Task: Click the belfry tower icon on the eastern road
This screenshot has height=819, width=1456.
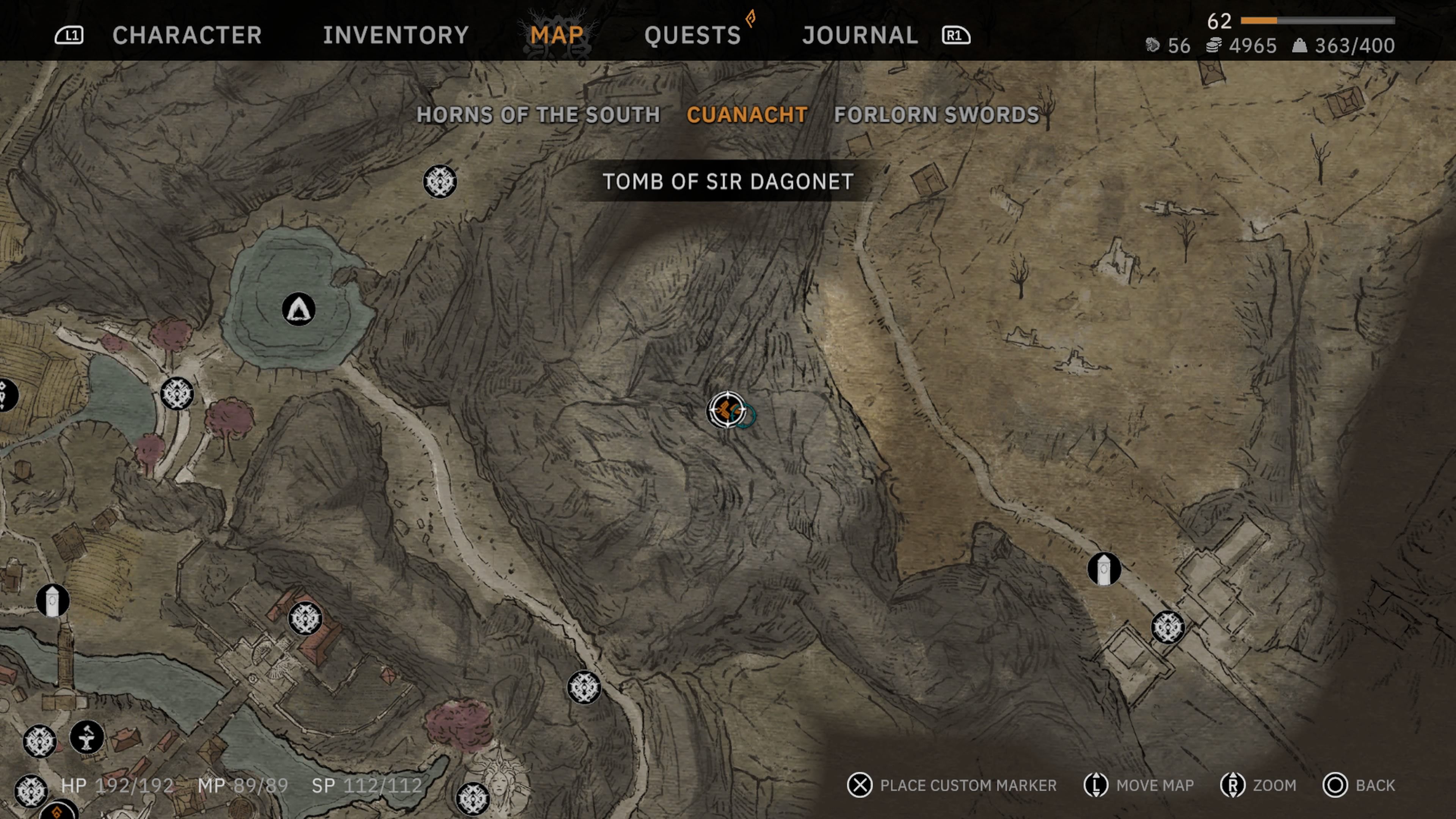Action: point(1105,570)
